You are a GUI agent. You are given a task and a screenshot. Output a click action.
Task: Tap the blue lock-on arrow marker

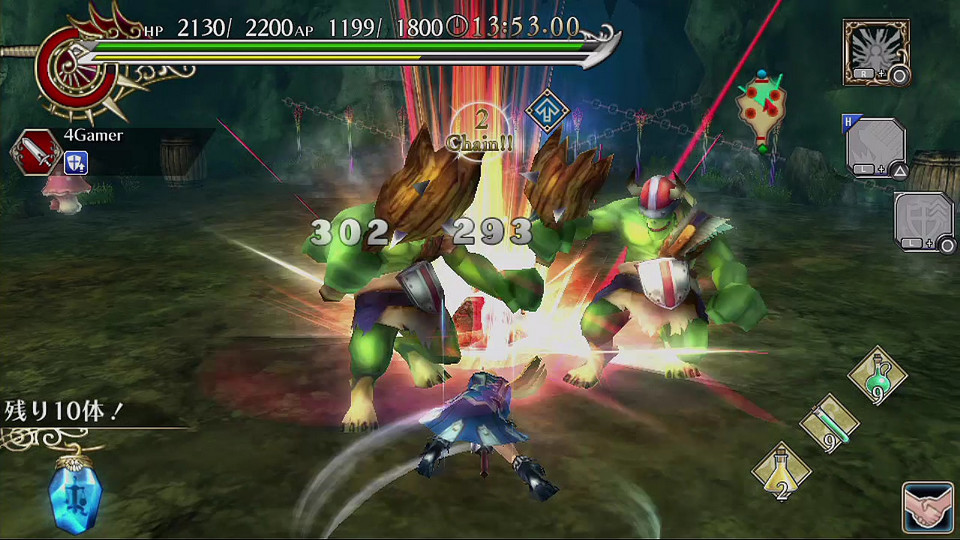(x=546, y=110)
